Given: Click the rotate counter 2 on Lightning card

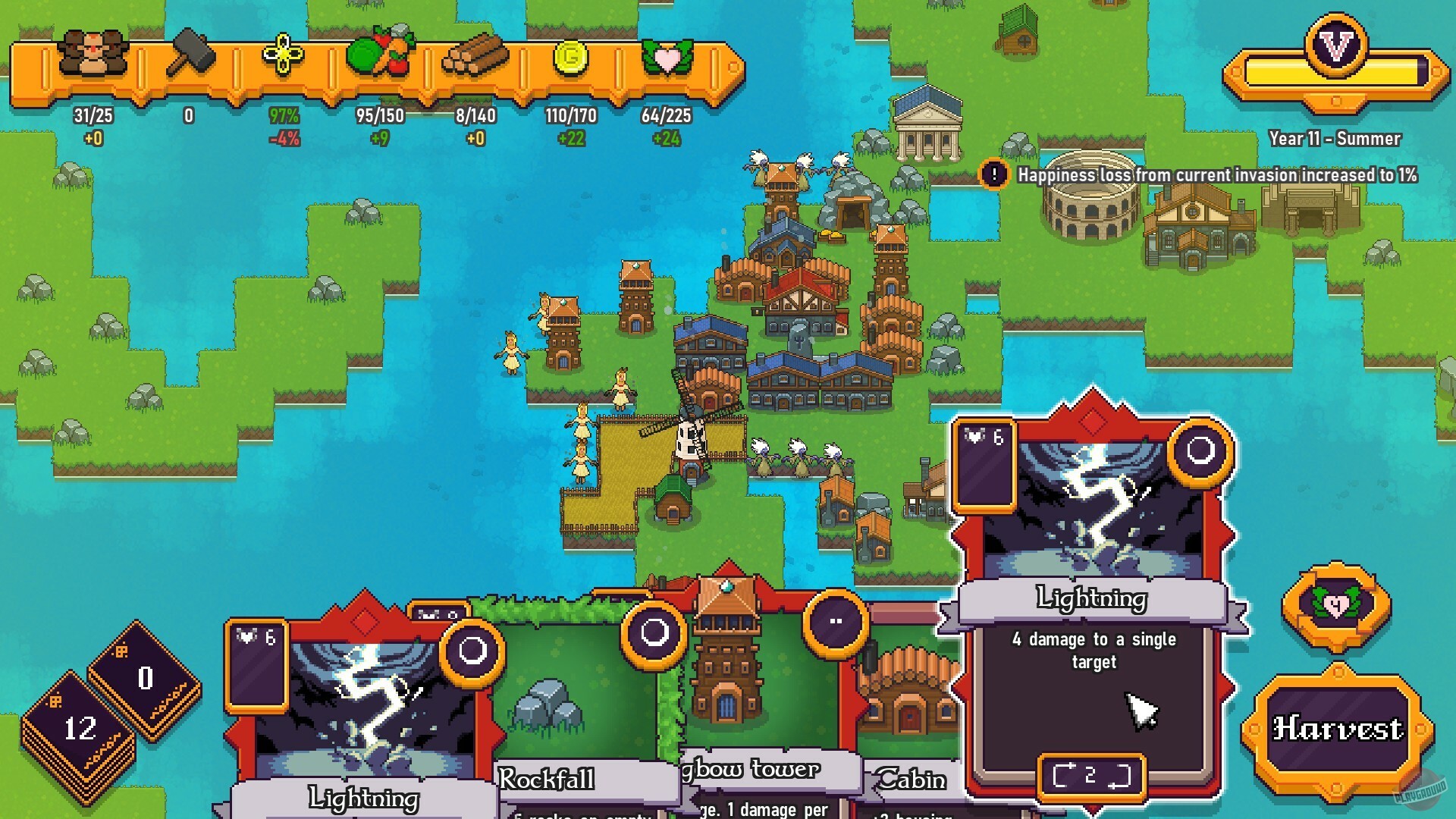Looking at the screenshot, I should (1090, 773).
